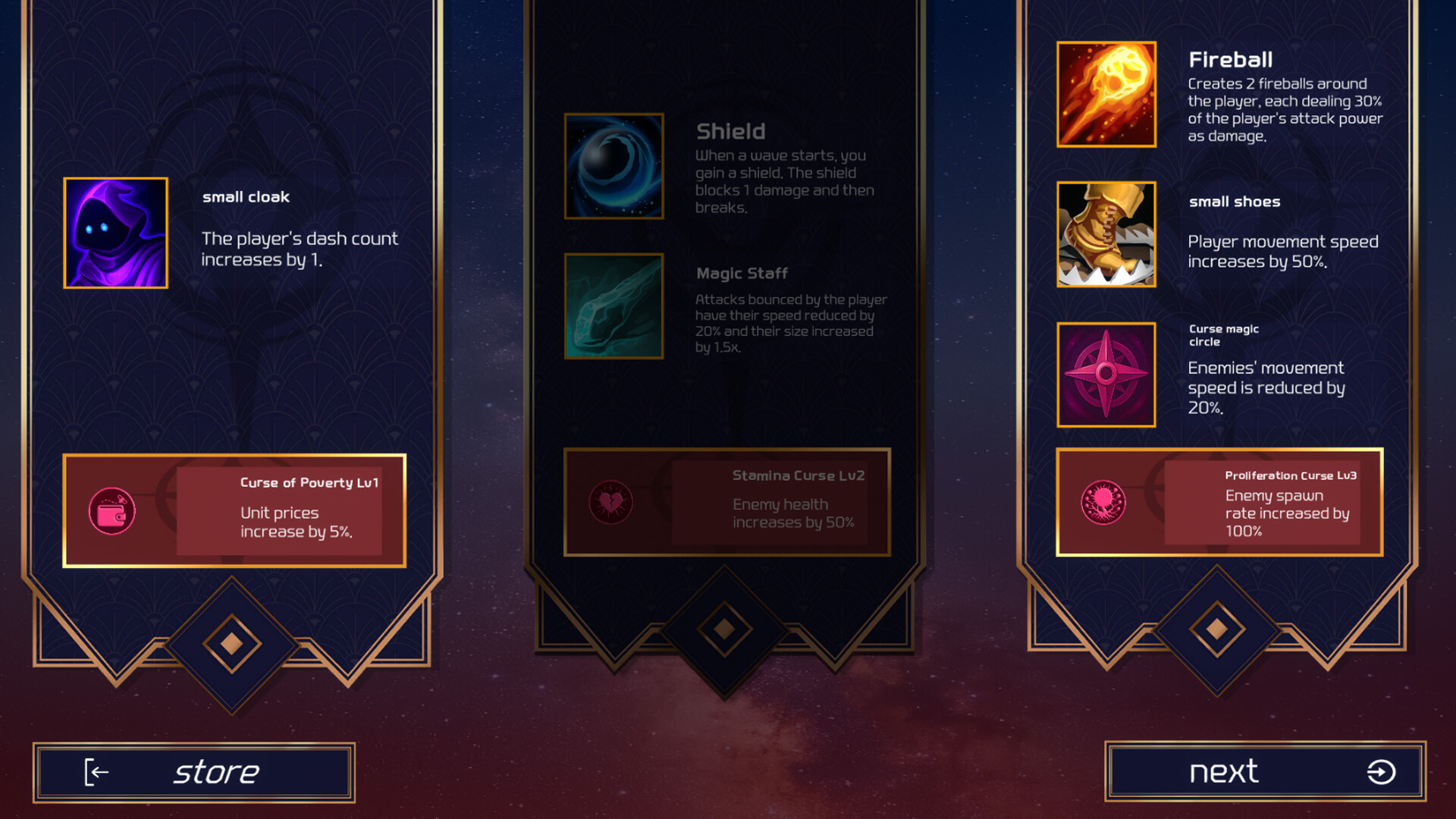Select the Curse magic circle icon

pyautogui.click(x=1106, y=374)
